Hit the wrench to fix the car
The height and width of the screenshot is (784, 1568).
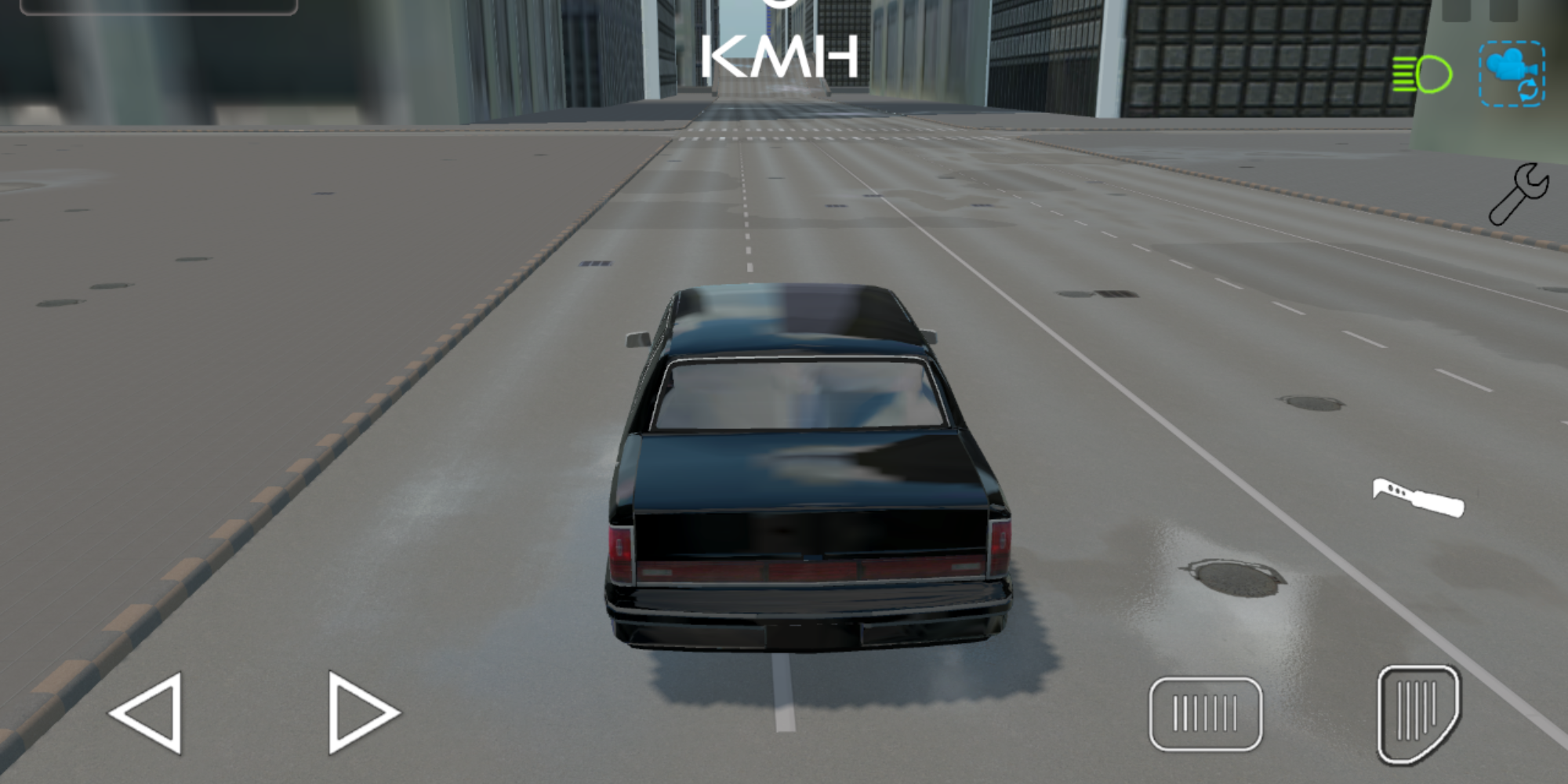click(x=1518, y=192)
